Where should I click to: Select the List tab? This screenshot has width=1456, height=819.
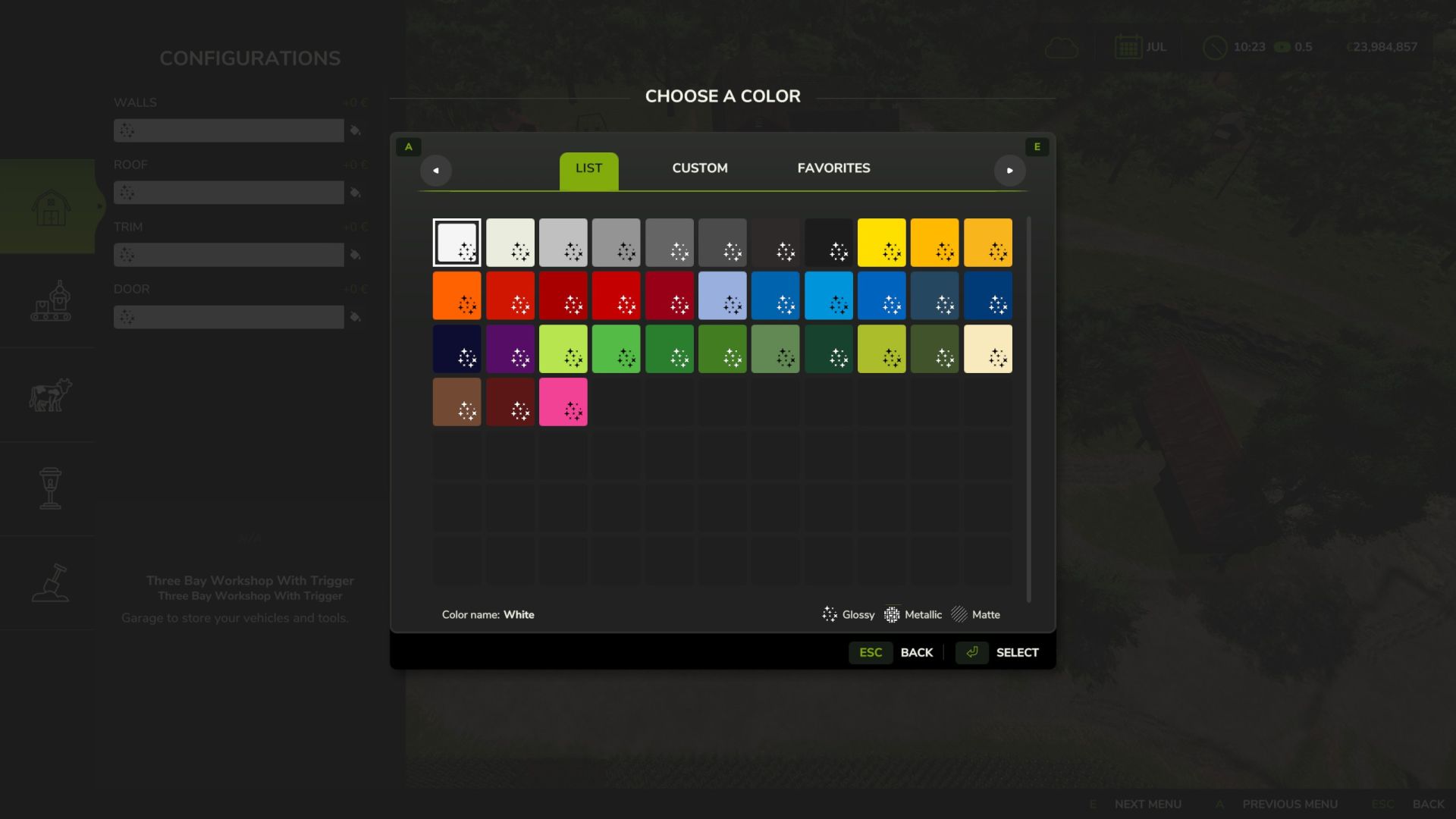coord(588,168)
